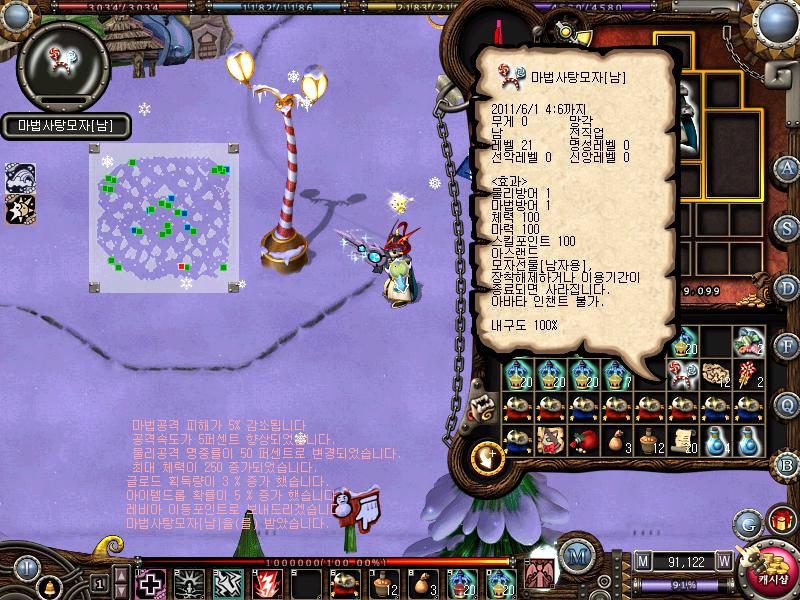Click the round F side button

[x=788, y=345]
